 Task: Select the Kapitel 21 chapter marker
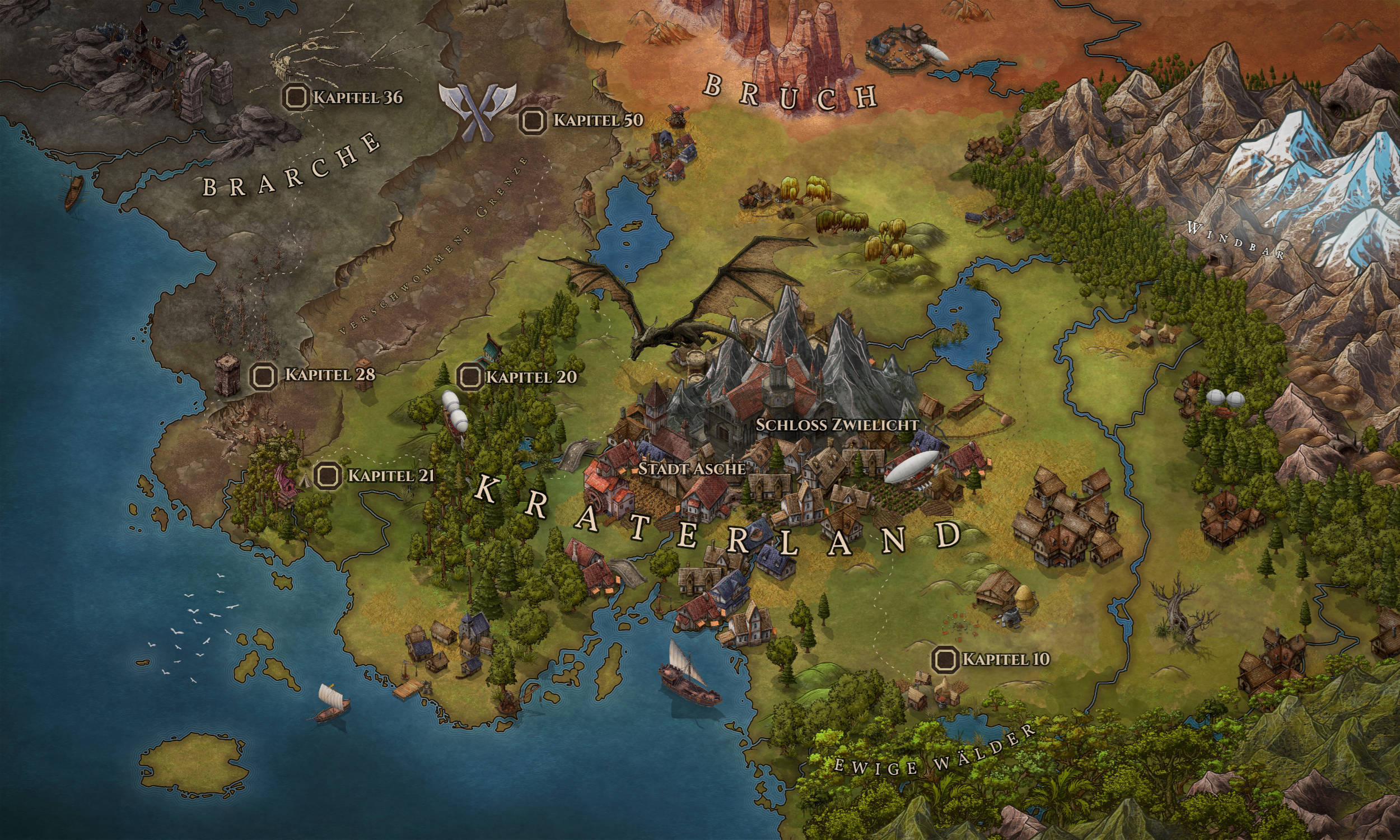click(x=327, y=475)
